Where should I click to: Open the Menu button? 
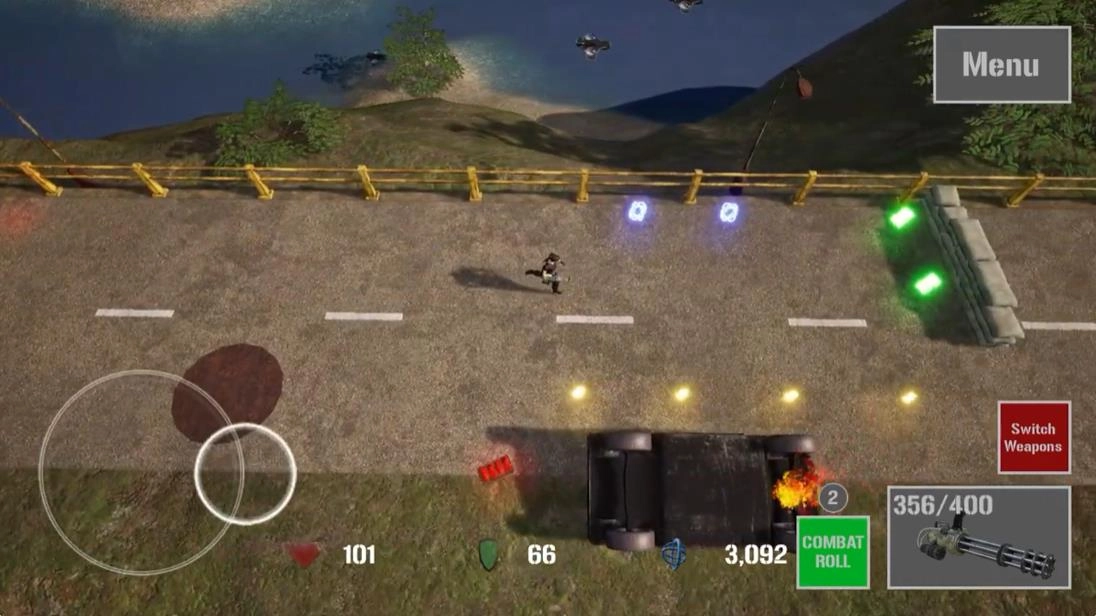(x=1001, y=65)
